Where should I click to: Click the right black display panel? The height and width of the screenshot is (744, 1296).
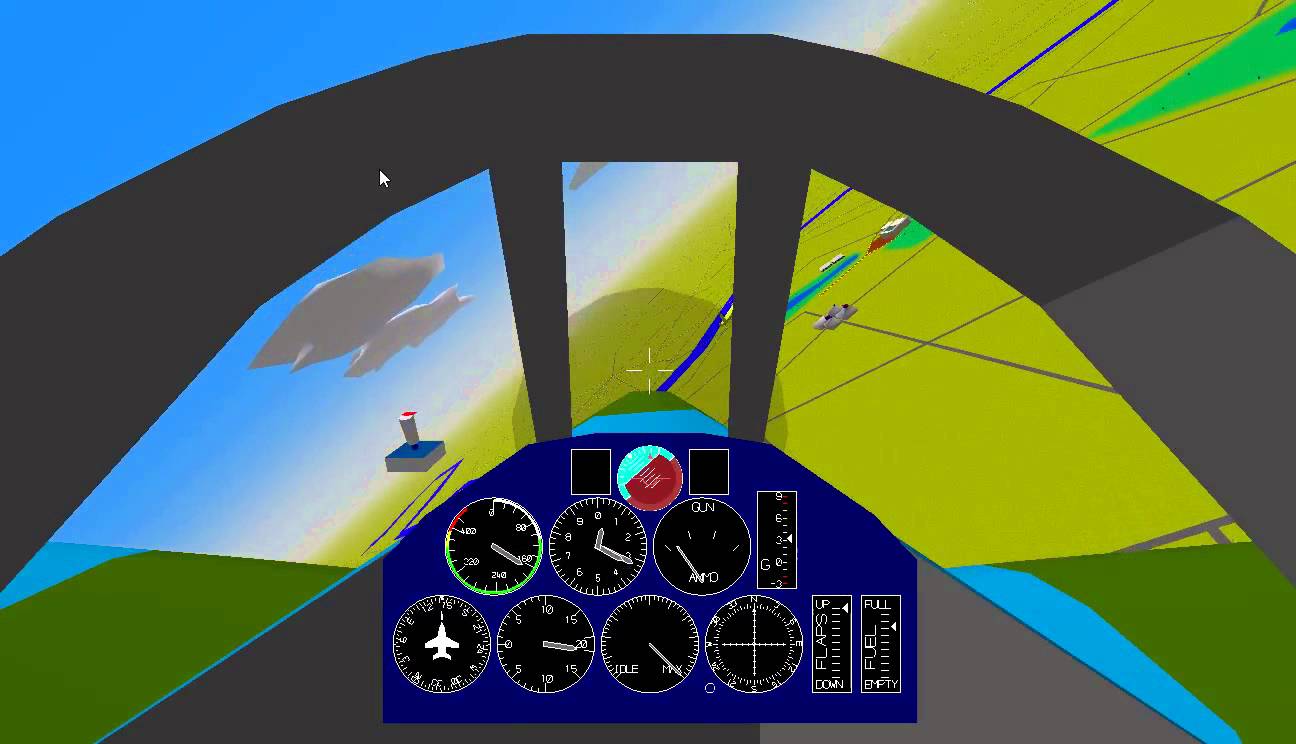[x=710, y=470]
